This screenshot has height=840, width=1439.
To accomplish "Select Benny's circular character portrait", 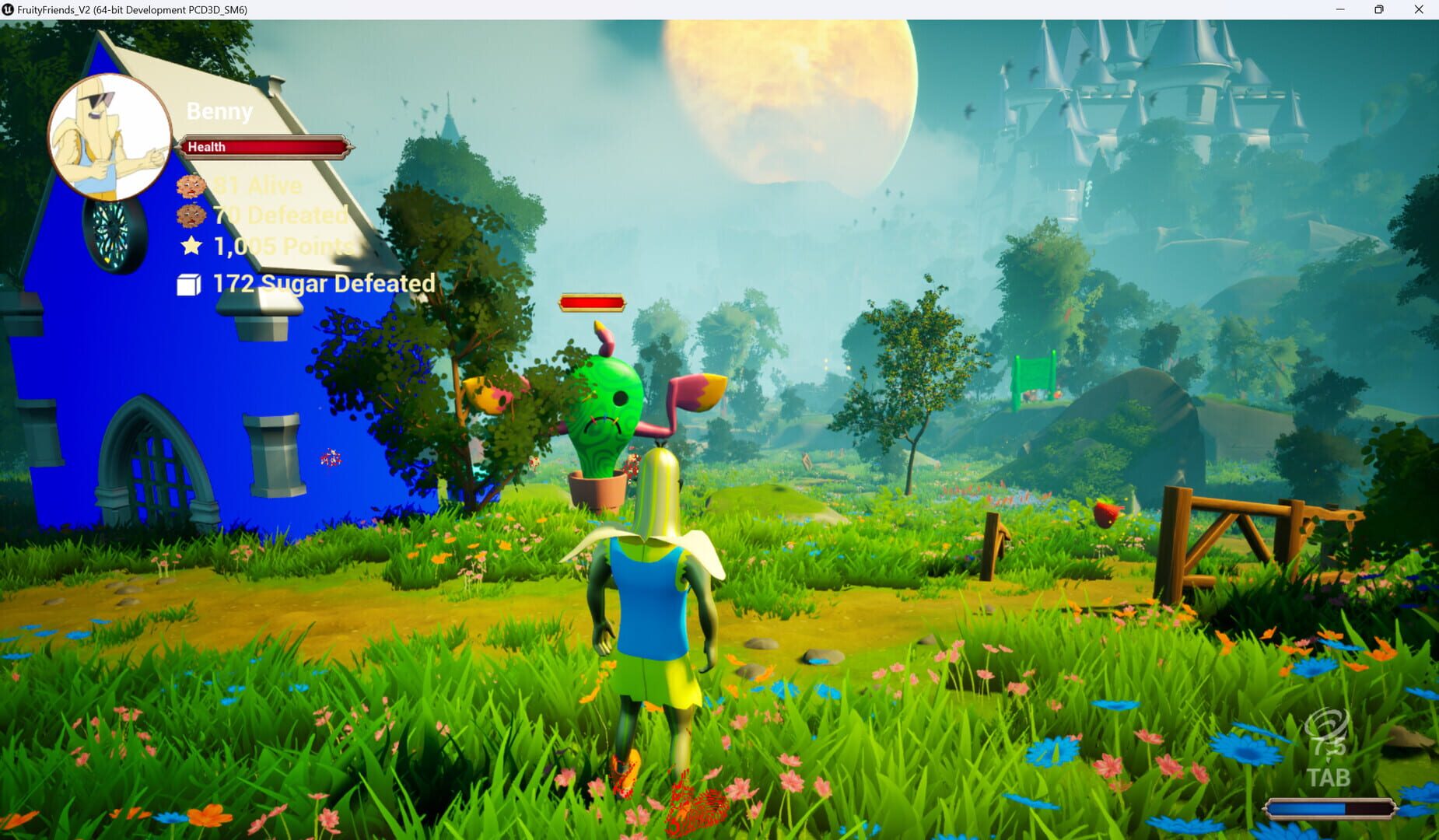I will [111, 138].
